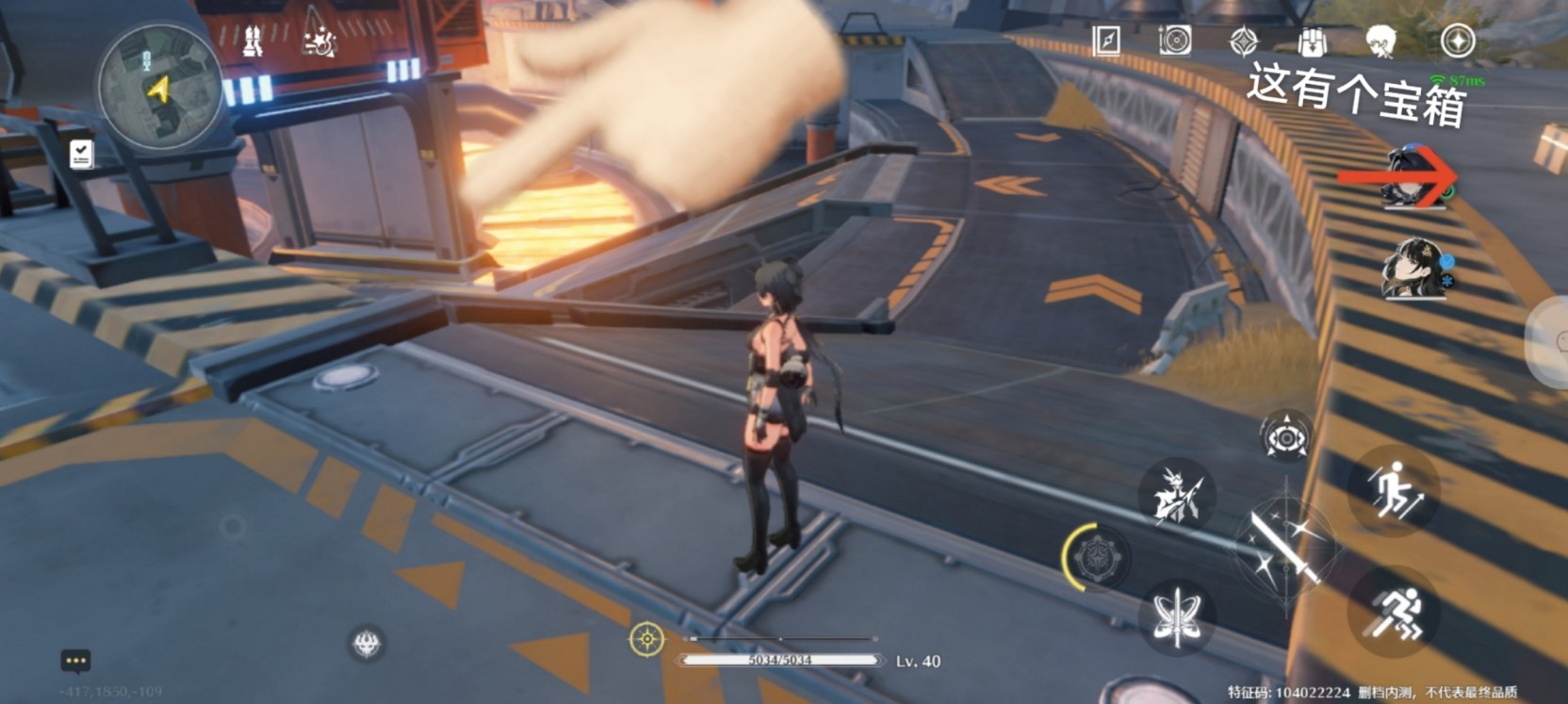Viewport: 1568px width, 704px height.
Task: Open the disc-shaped icon in top bar
Action: point(1175,41)
